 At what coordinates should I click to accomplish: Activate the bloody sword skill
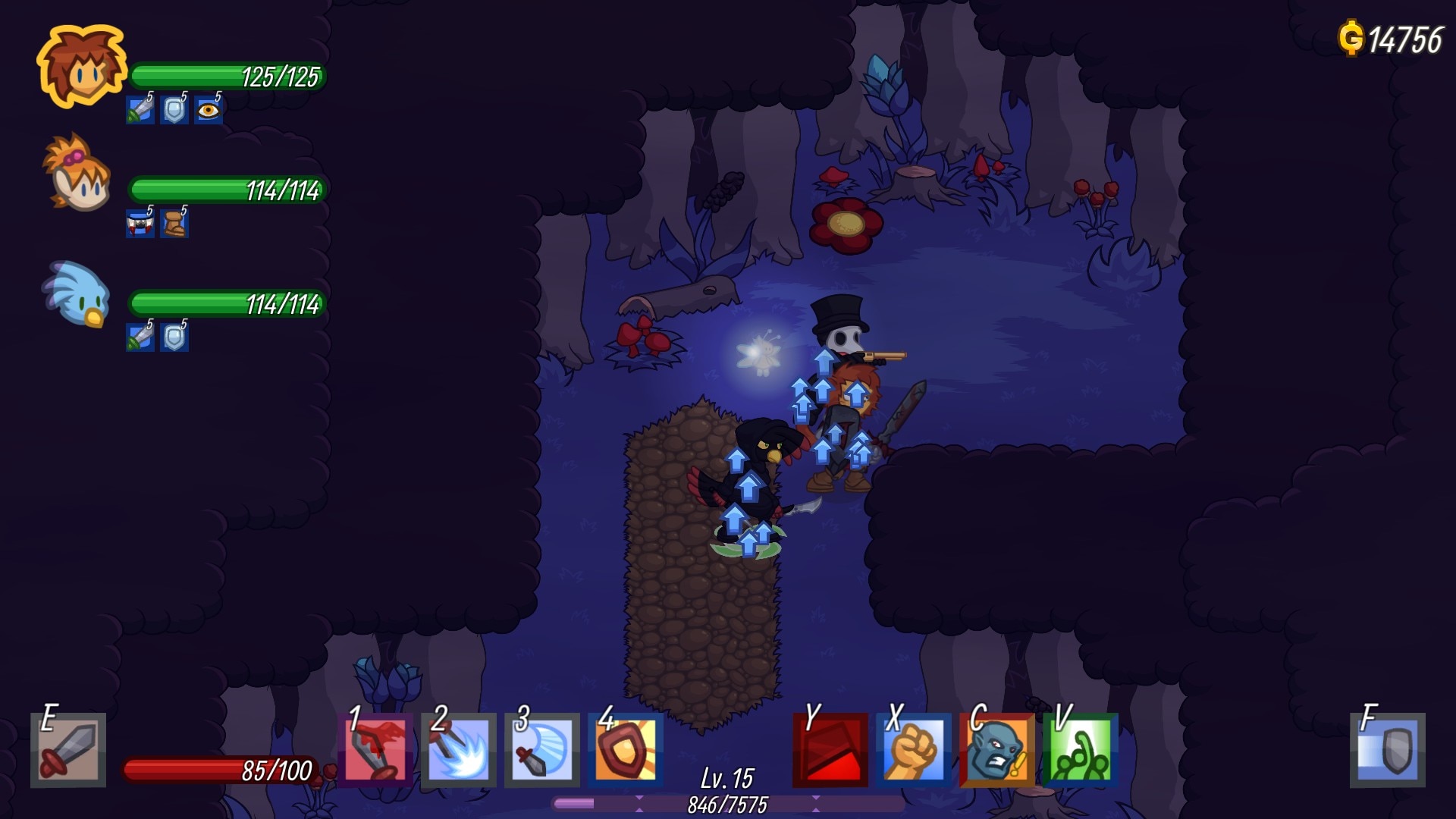[376, 750]
